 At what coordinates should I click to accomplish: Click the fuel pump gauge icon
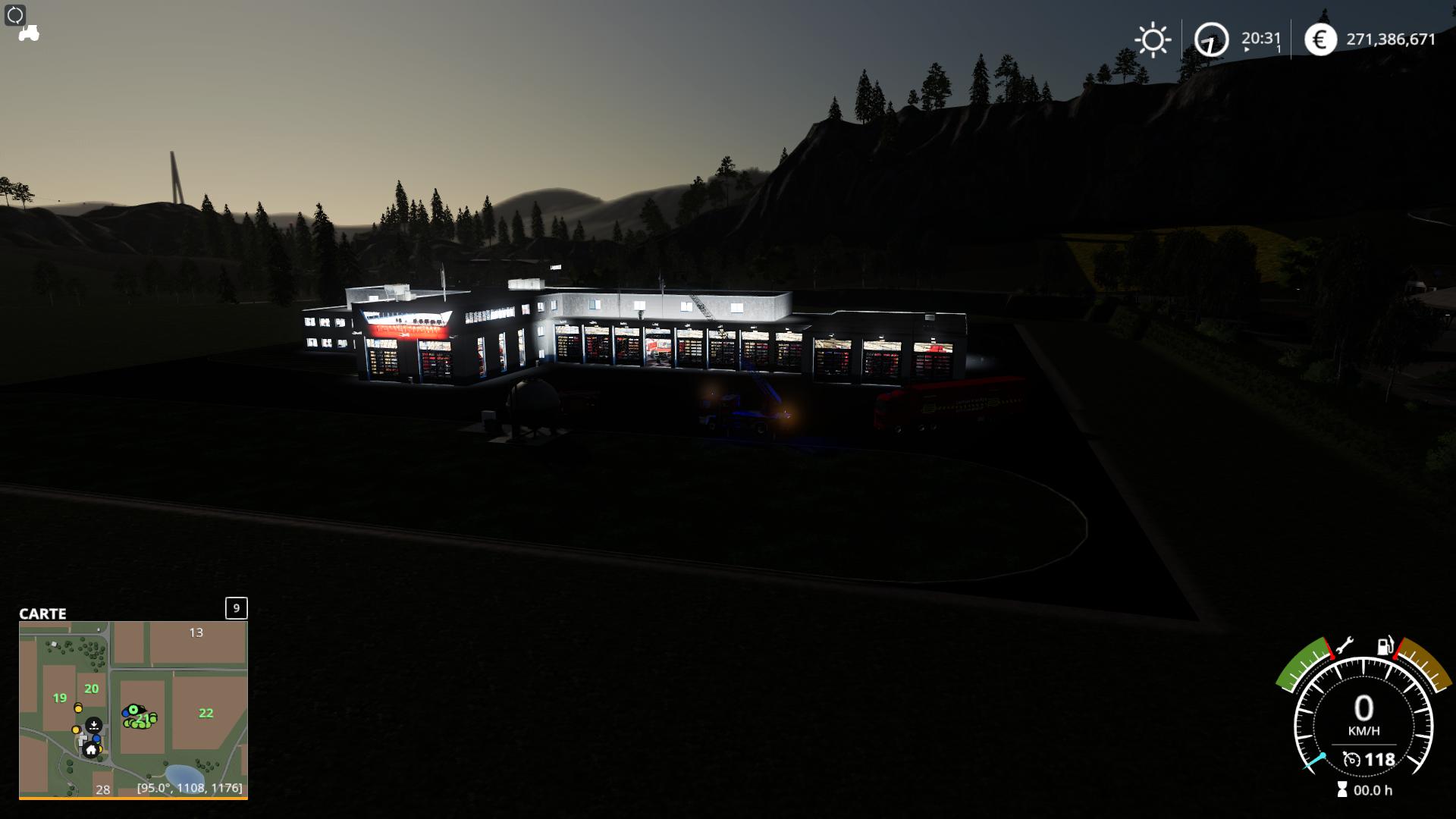1385,646
